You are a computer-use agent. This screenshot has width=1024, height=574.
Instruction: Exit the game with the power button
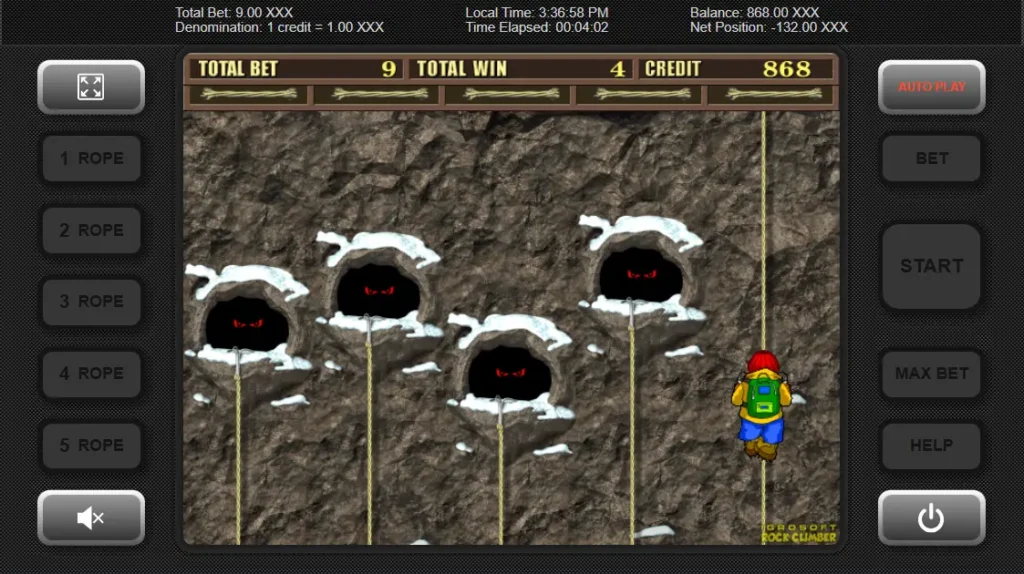pos(931,517)
